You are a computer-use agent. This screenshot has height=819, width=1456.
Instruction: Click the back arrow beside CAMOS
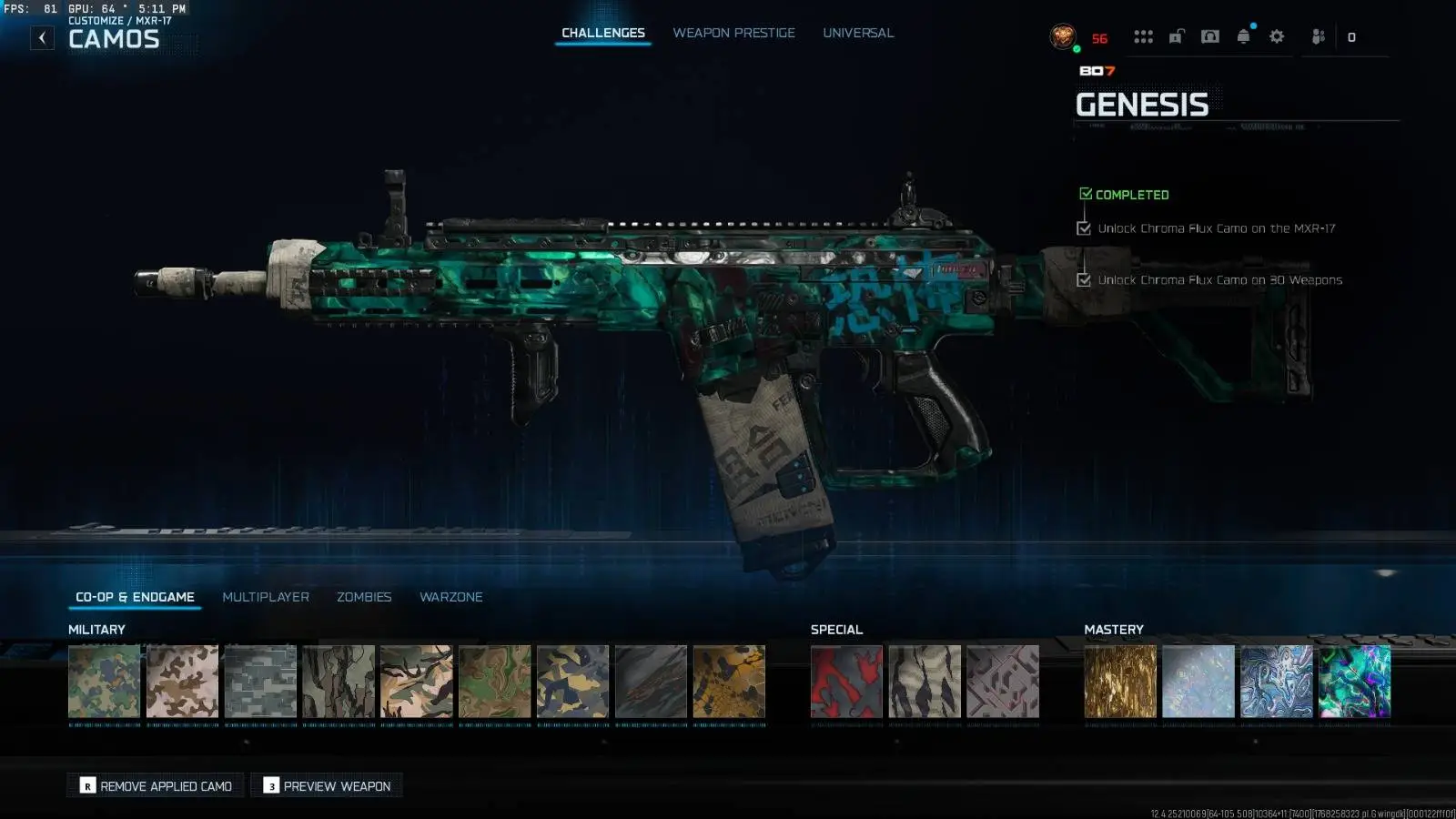tap(41, 37)
